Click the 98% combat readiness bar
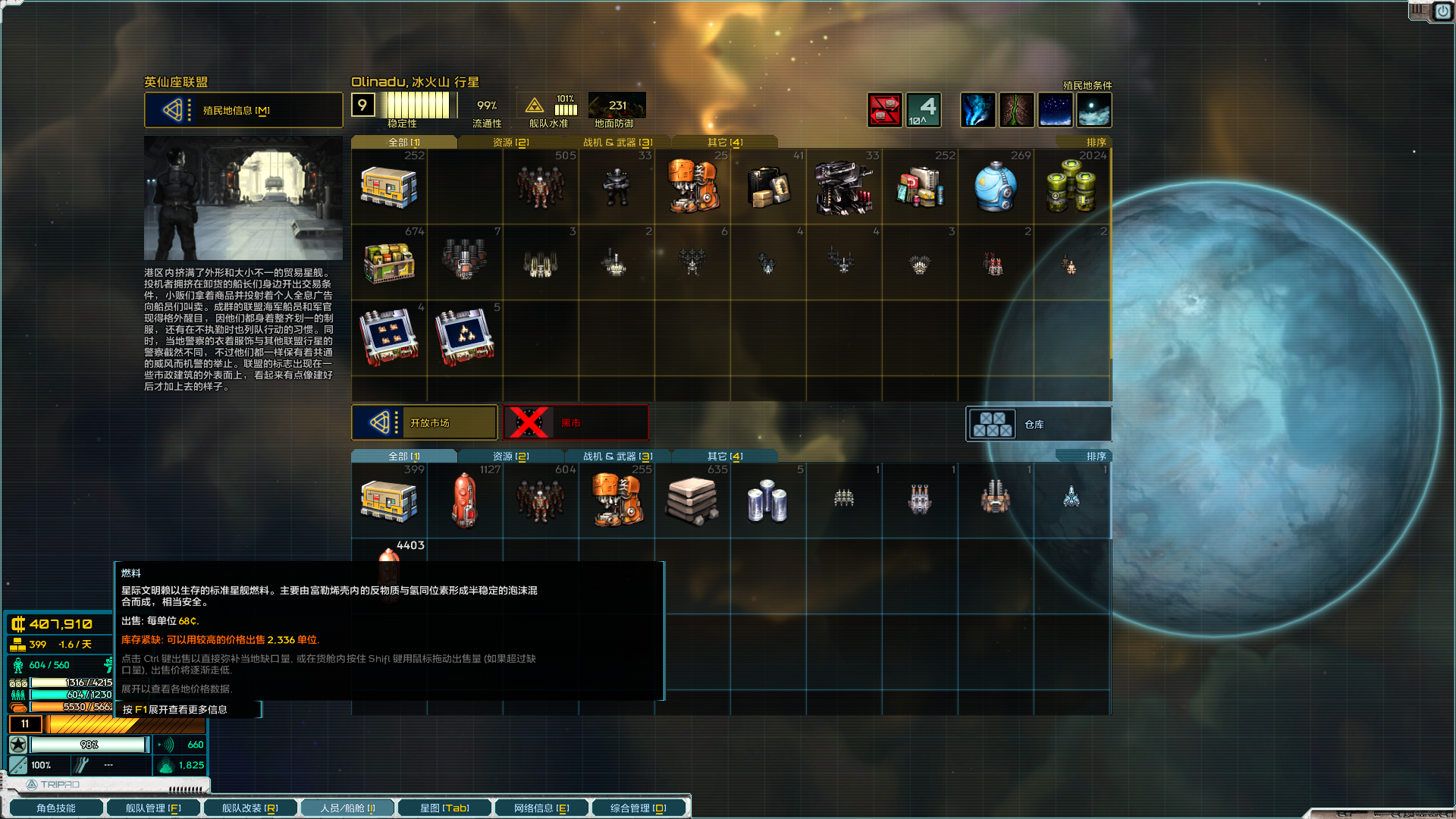Screen dimensions: 1456x819 coord(87,744)
